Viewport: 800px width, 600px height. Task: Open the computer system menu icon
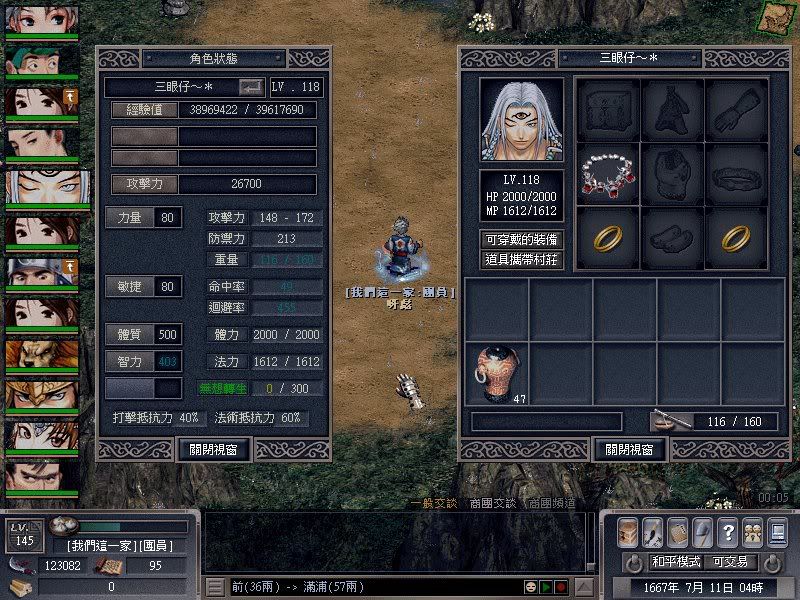[777, 532]
